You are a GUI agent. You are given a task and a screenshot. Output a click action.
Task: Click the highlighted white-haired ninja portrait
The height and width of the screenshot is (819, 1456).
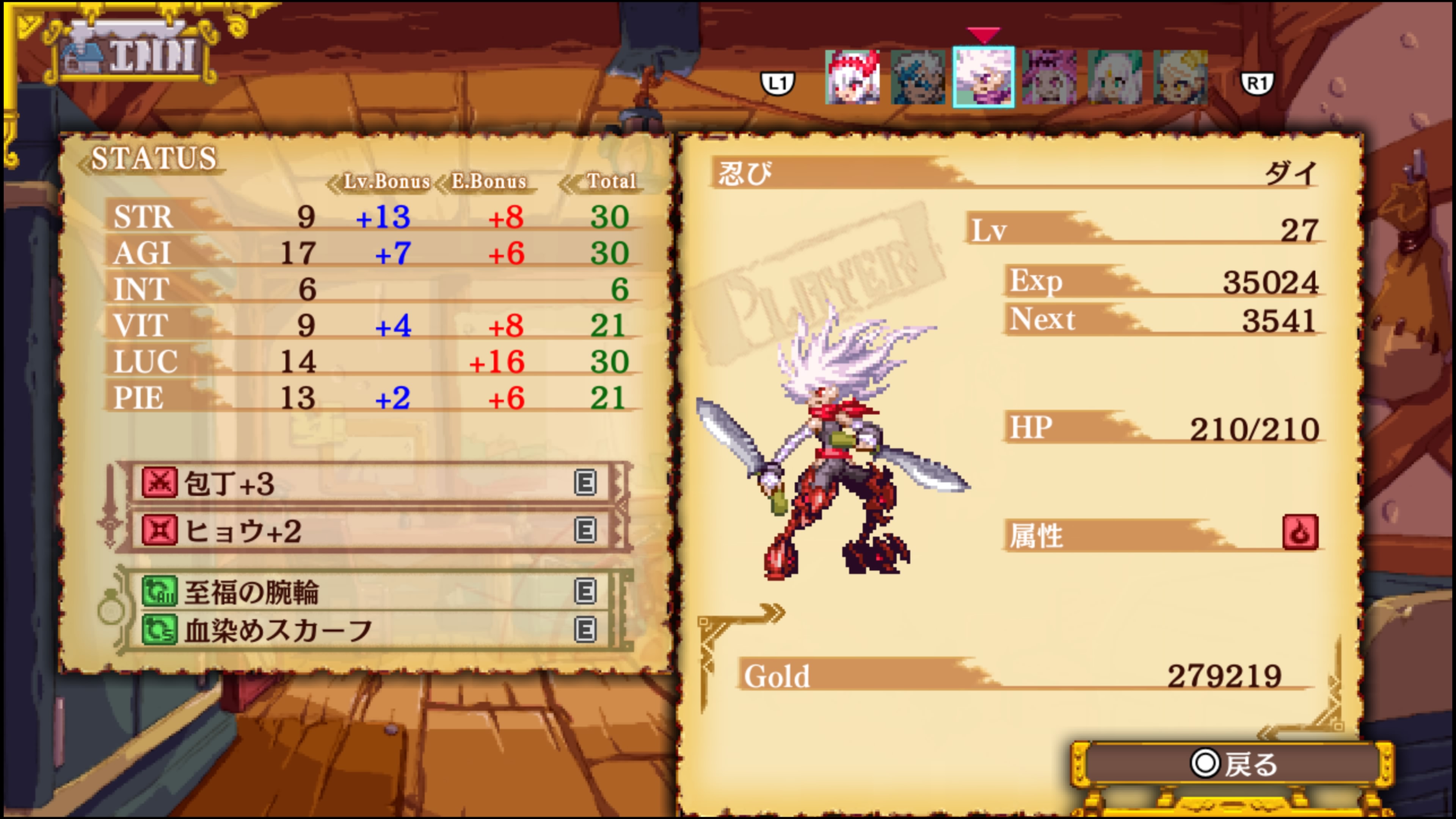tap(984, 77)
